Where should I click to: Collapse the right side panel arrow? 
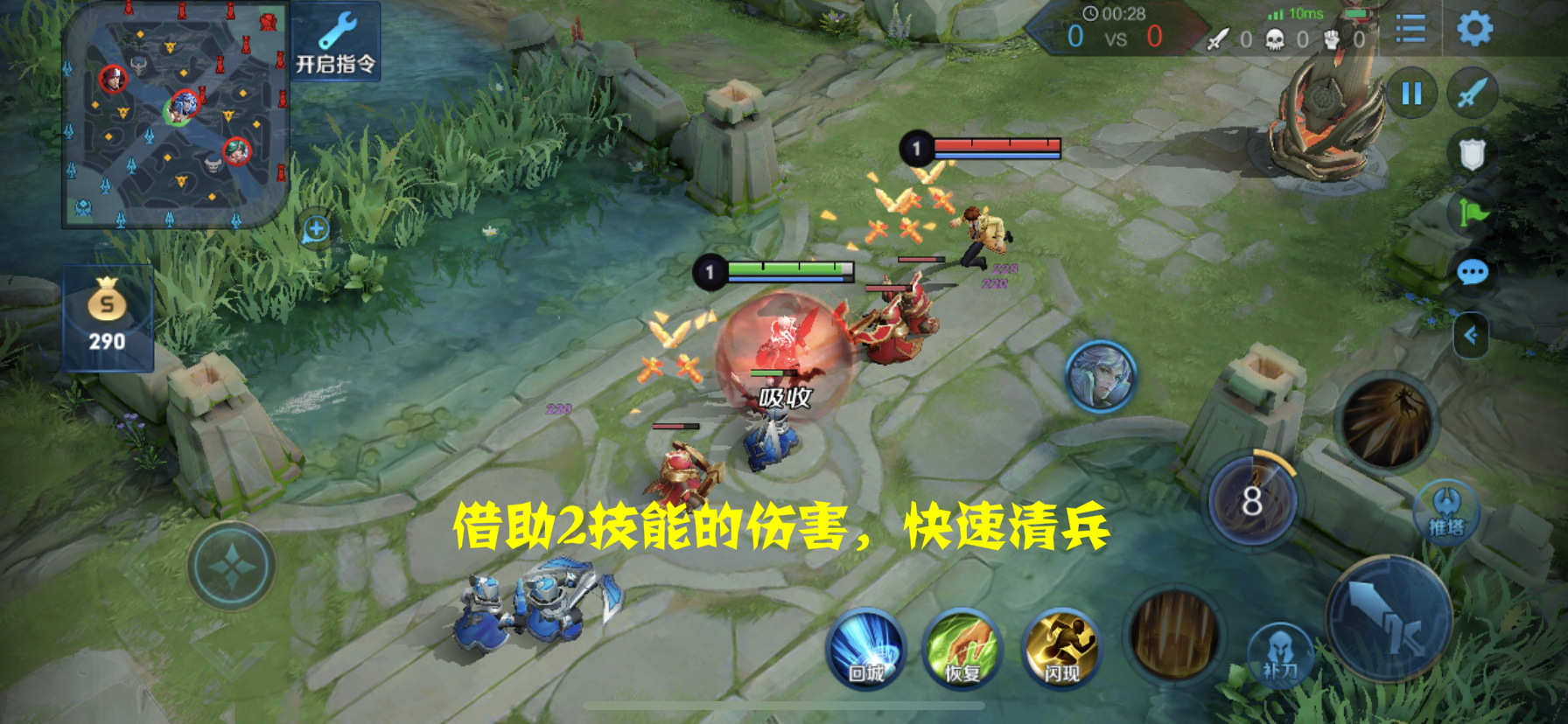coord(1470,334)
